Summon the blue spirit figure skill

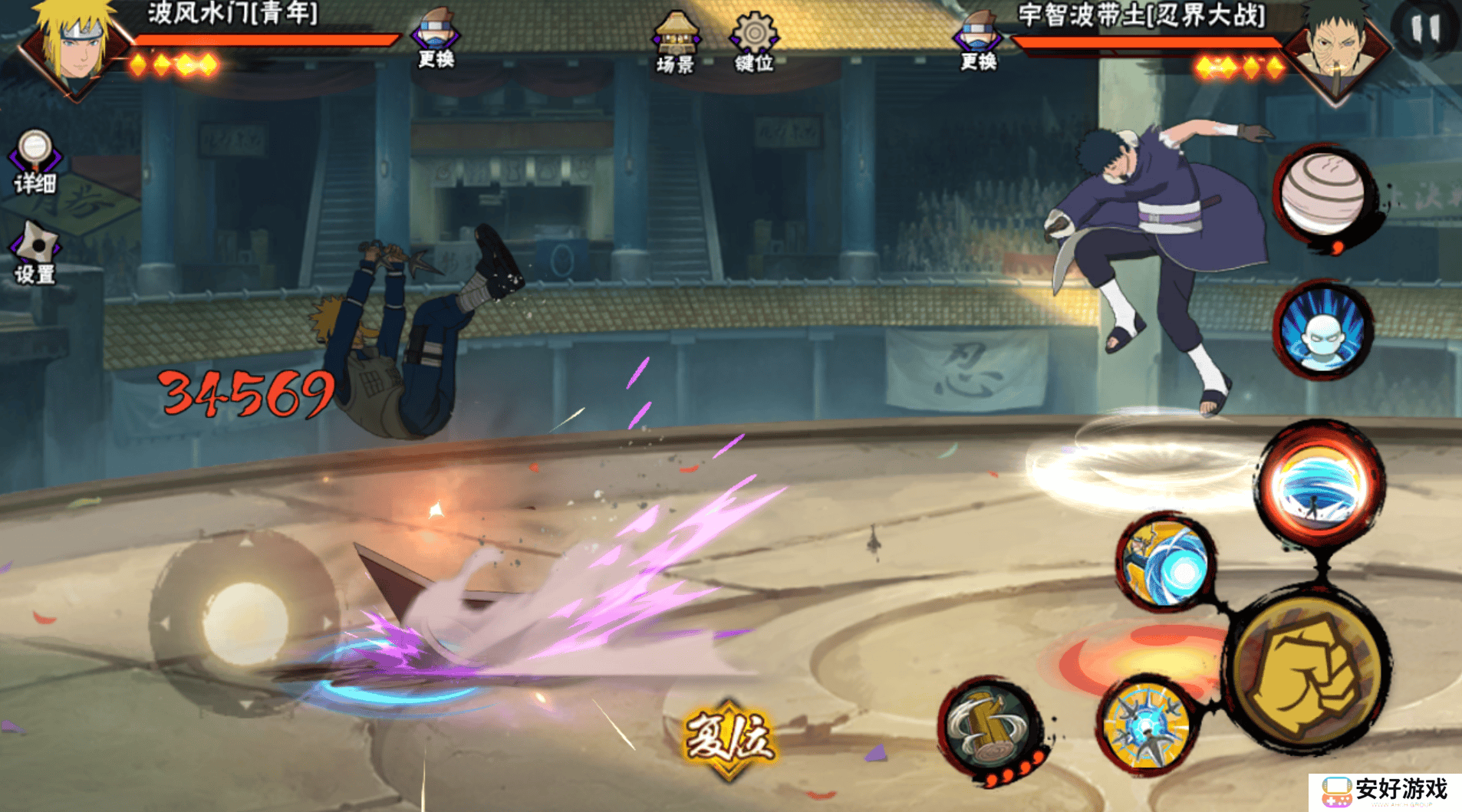1323,331
